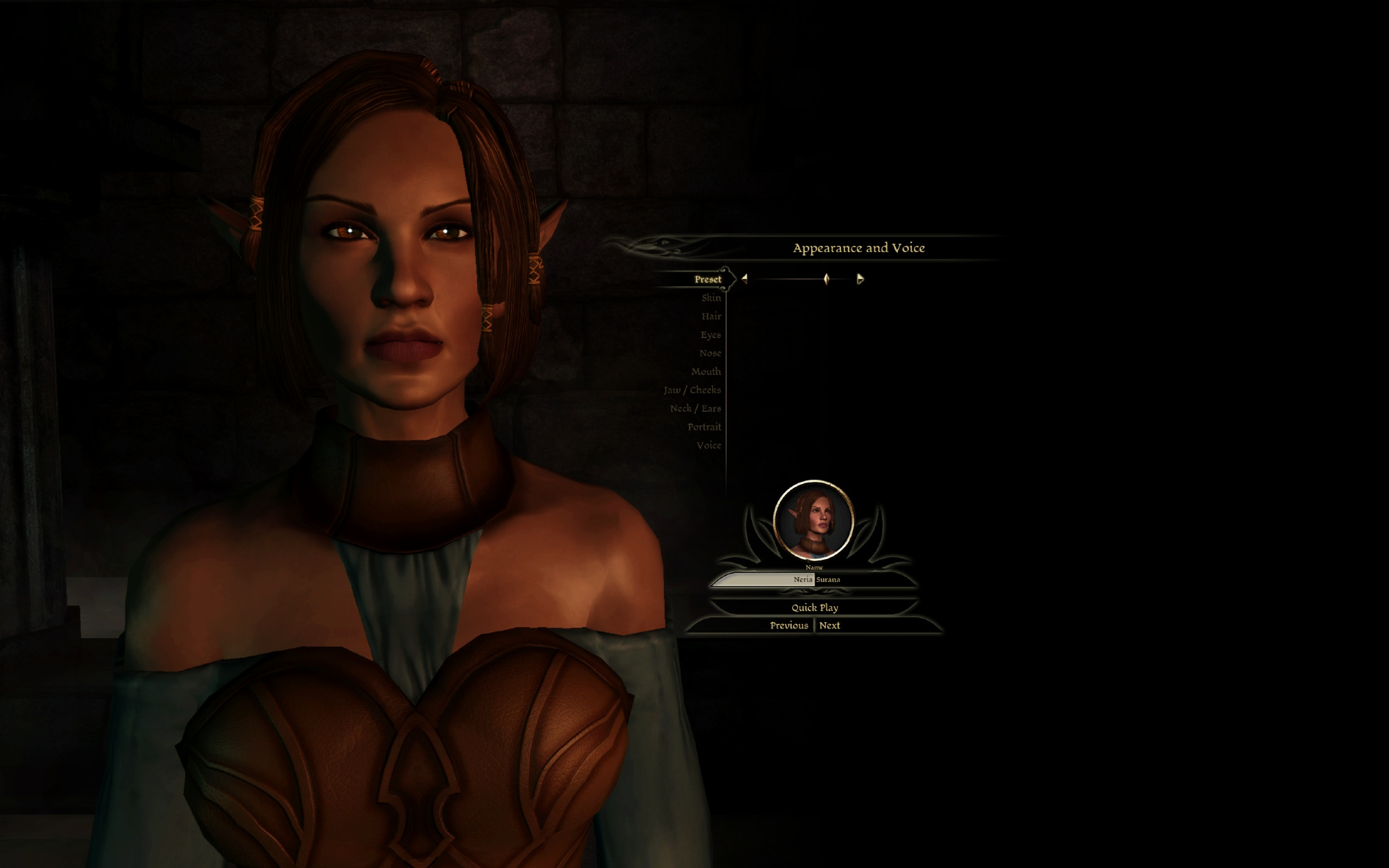
Task: Show the Jaw / Cheeks options
Action: [692, 390]
